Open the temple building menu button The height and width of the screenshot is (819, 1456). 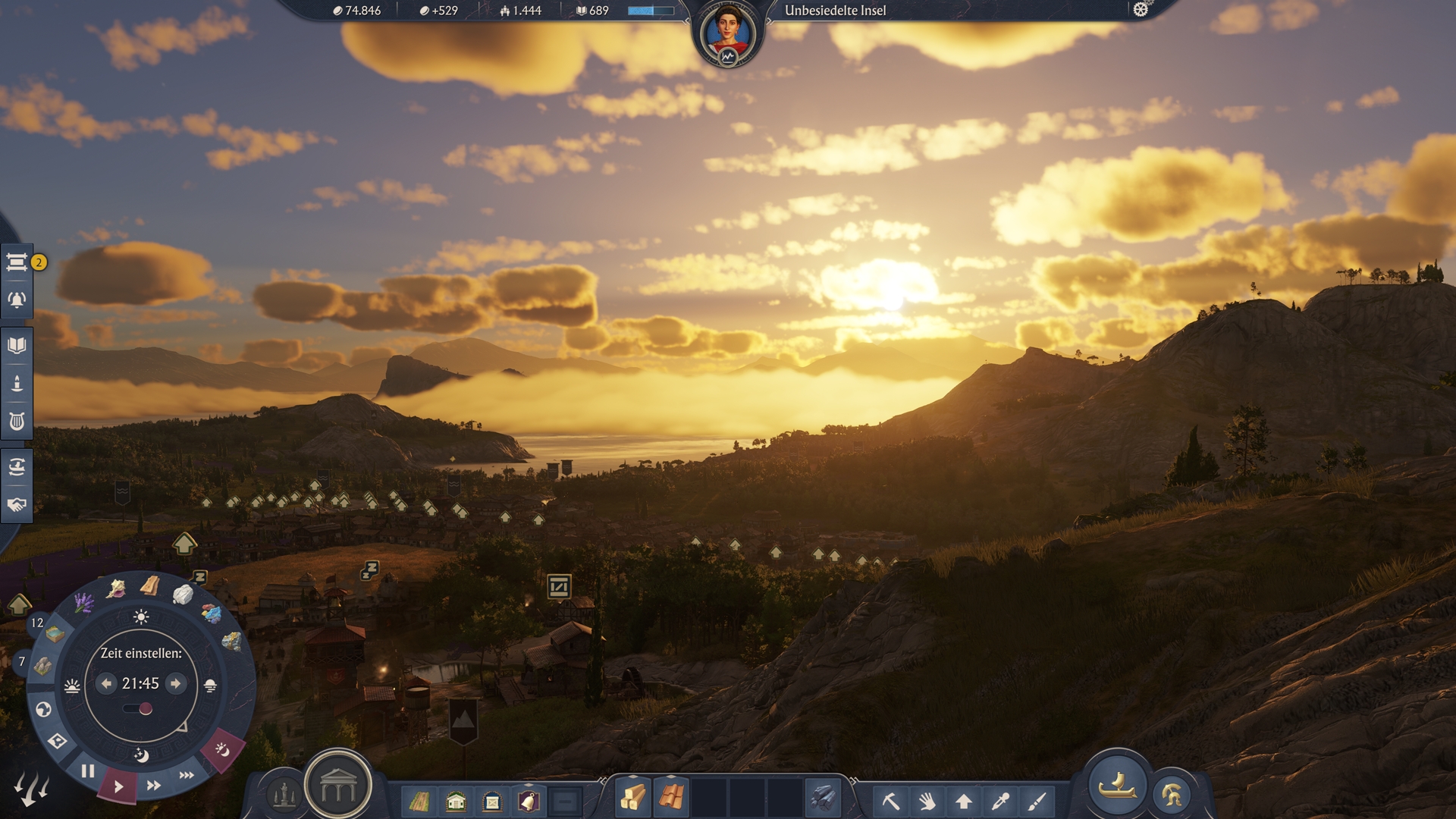click(x=338, y=788)
